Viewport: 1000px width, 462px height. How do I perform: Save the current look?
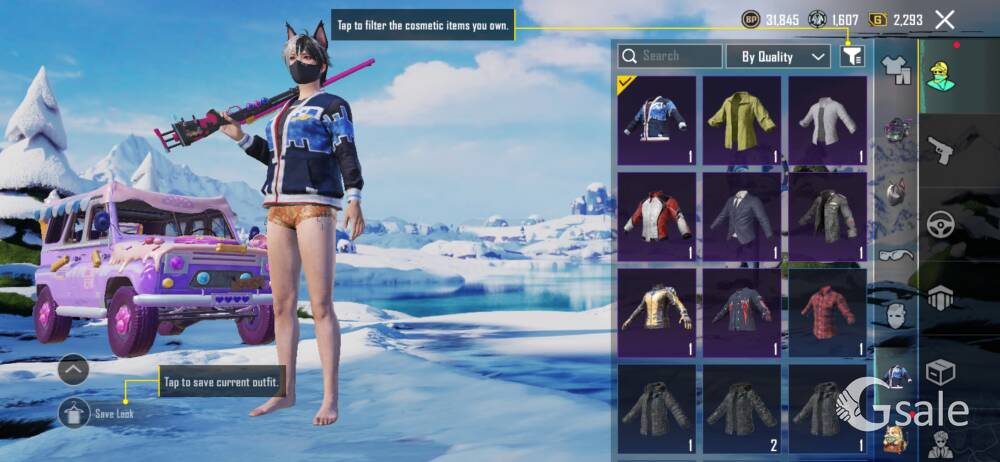[x=75, y=412]
